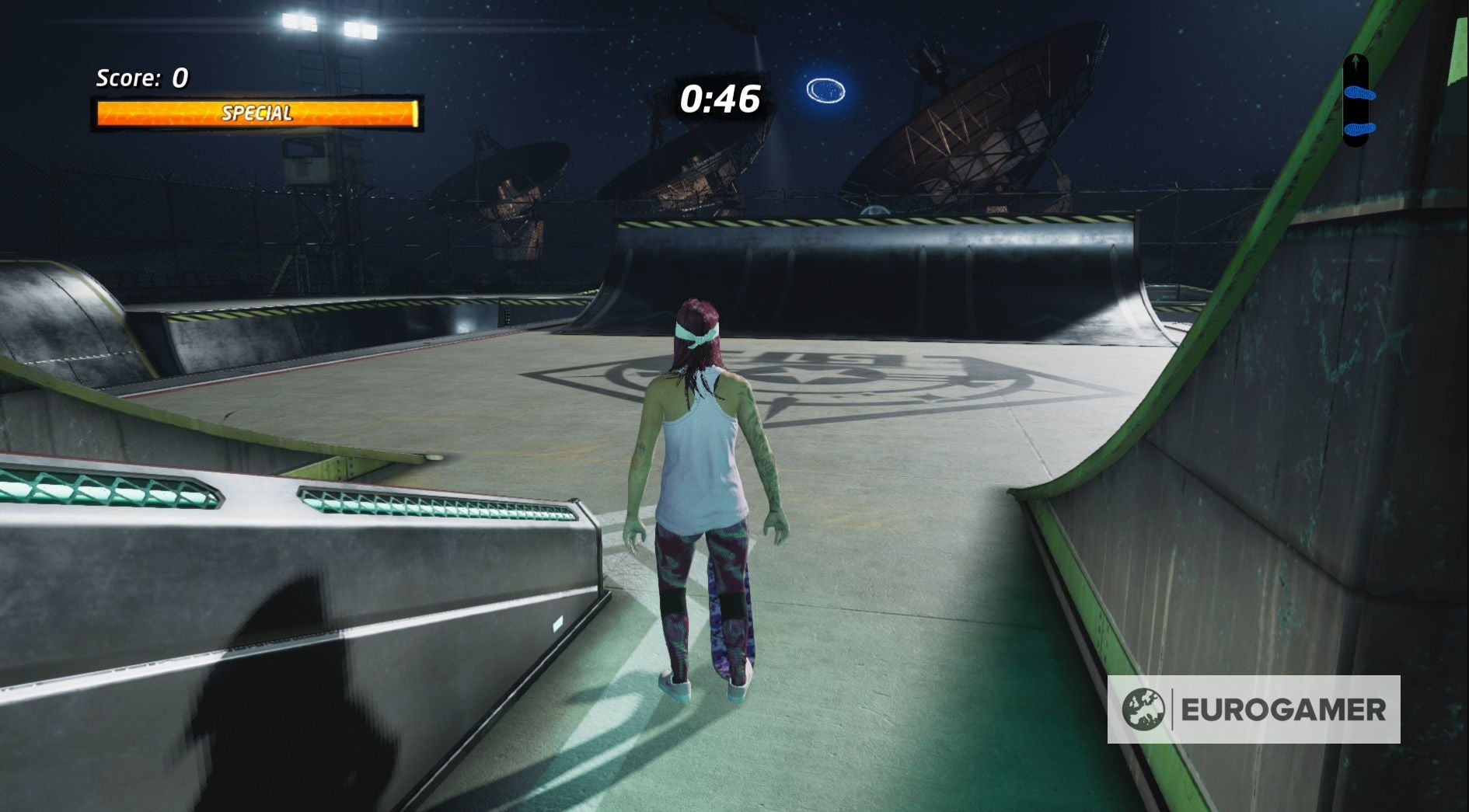Click the SPECIAL meter bar
Viewport: 1469px width, 812px height.
(256, 113)
